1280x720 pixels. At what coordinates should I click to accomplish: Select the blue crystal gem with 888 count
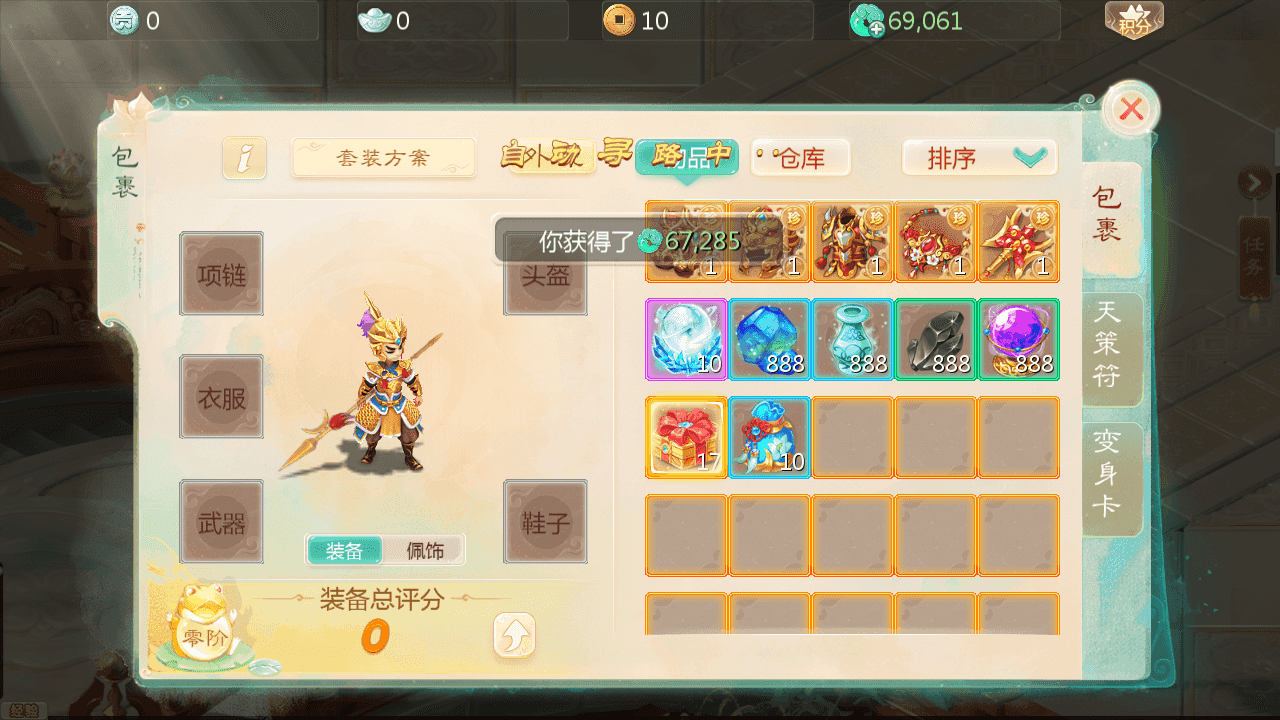(769, 339)
